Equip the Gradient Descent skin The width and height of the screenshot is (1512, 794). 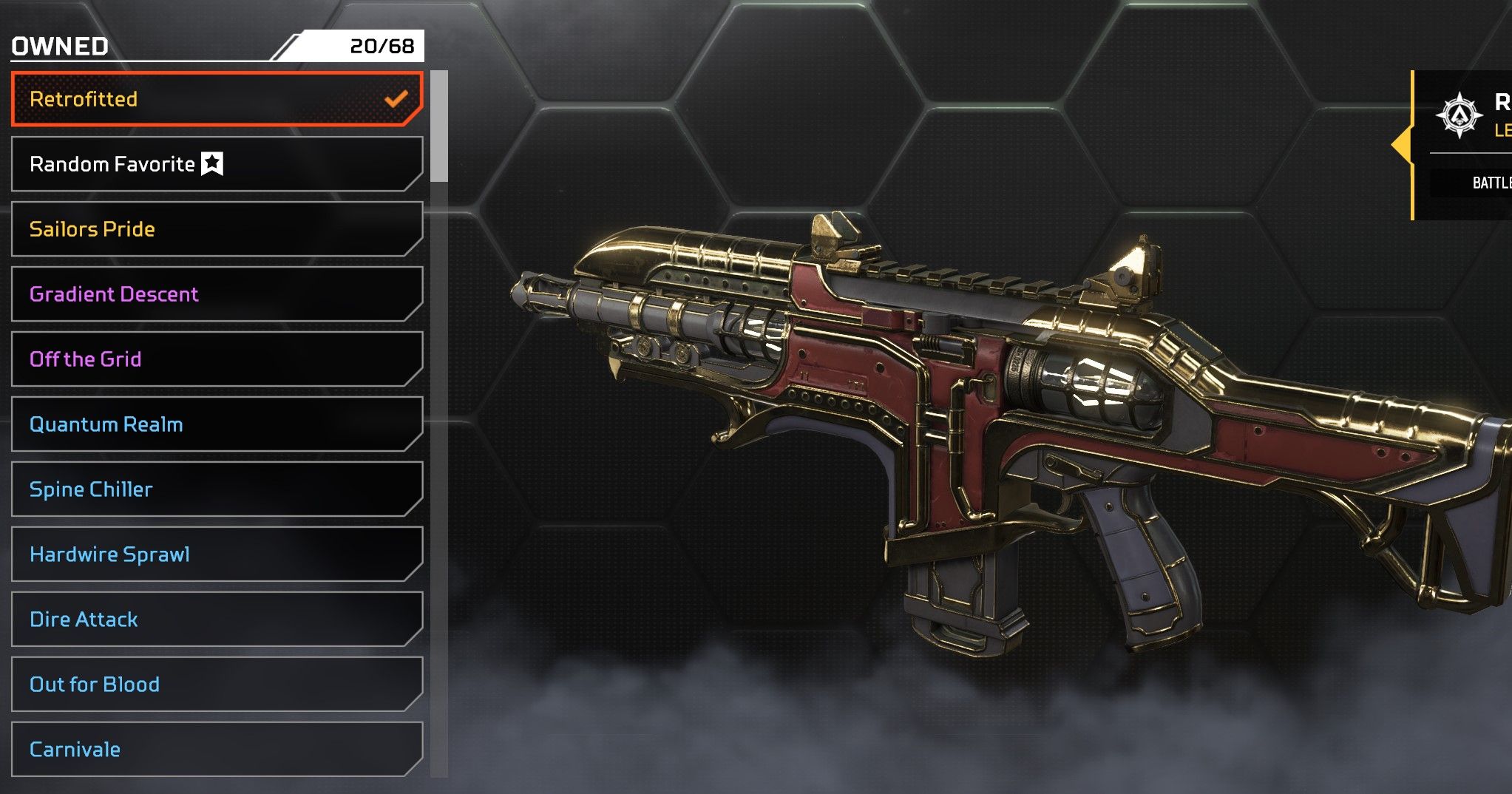217,294
